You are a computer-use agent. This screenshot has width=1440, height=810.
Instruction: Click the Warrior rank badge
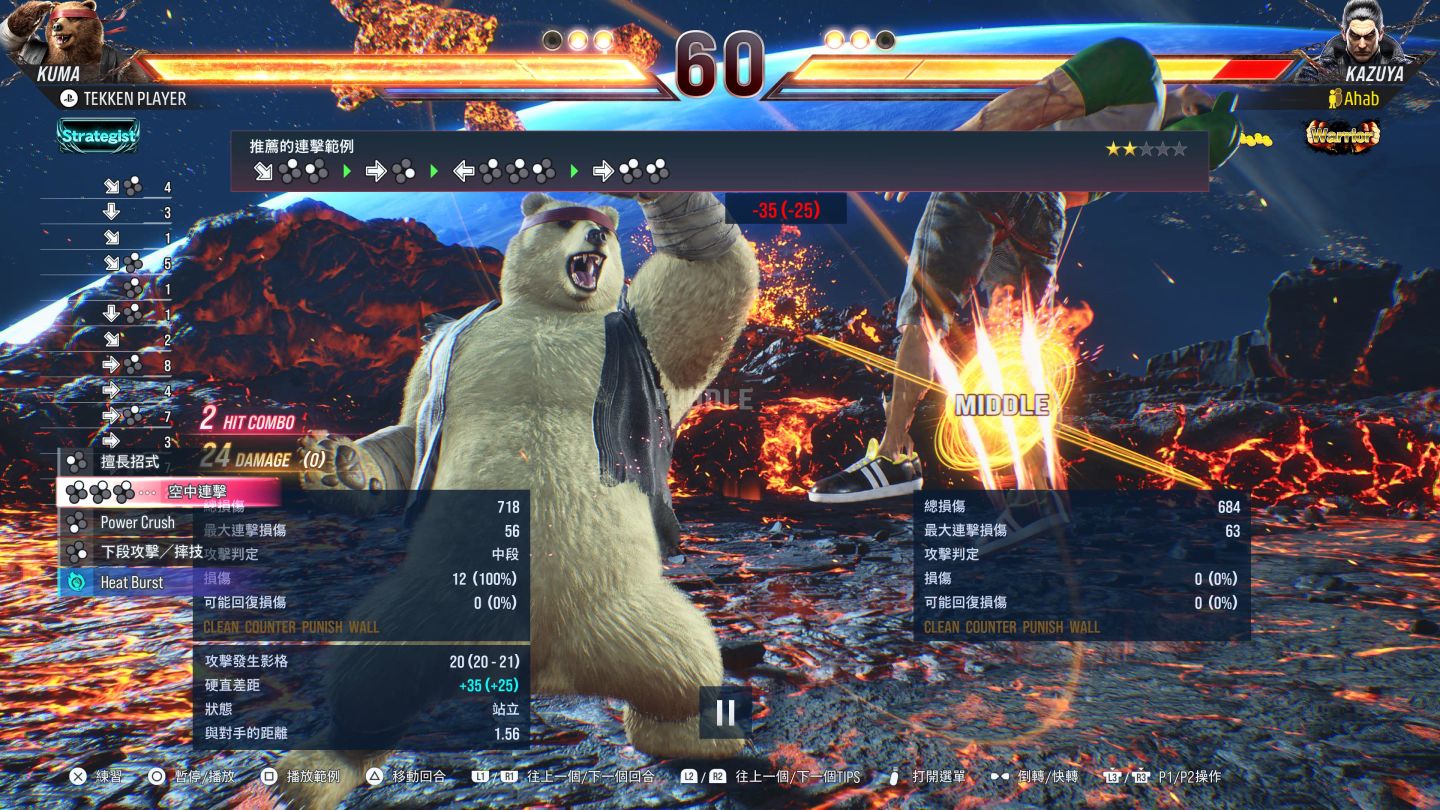tap(1343, 136)
